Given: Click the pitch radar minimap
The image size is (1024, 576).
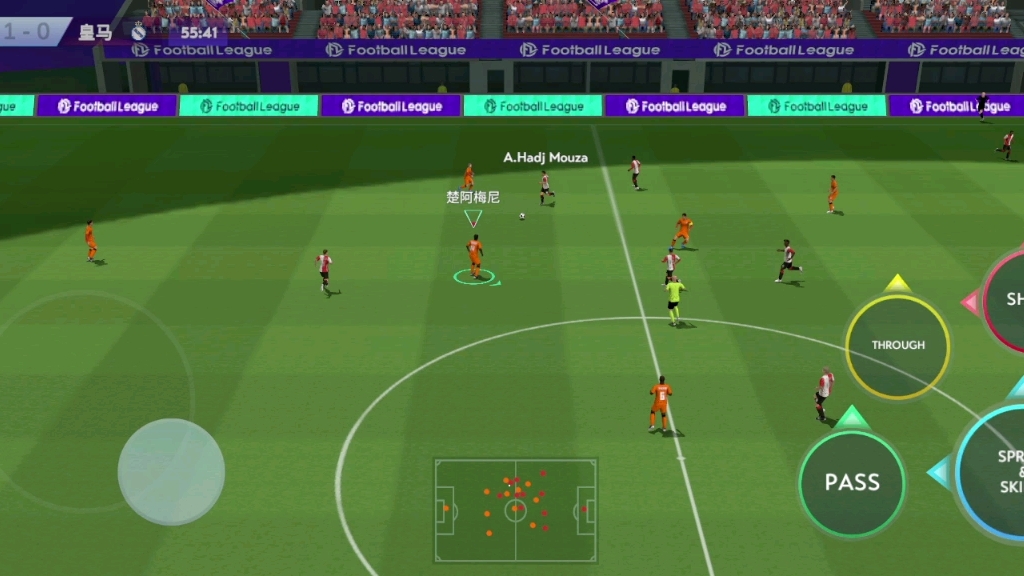Looking at the screenshot, I should click(x=516, y=510).
